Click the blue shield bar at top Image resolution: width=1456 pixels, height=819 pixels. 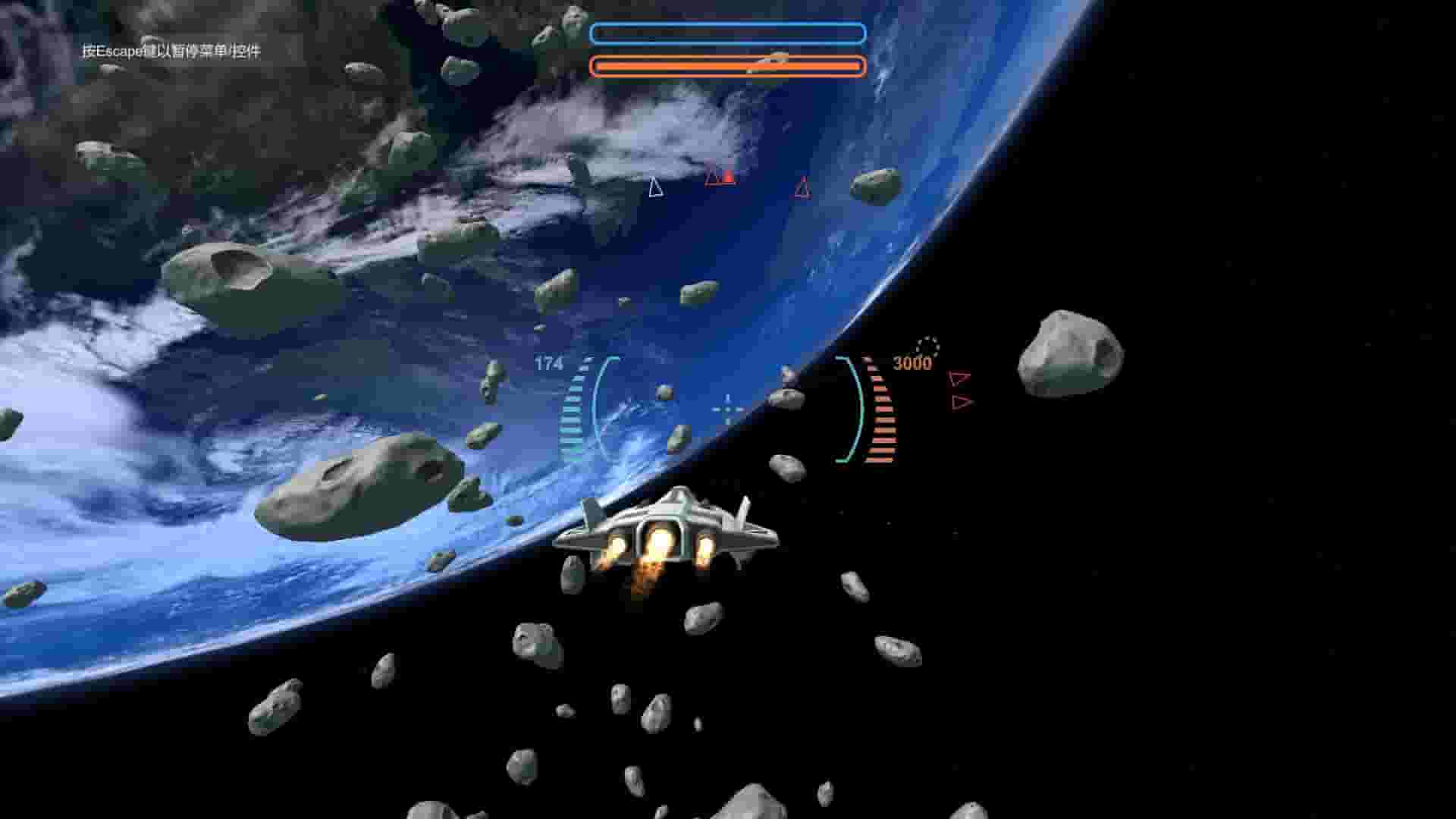[728, 33]
